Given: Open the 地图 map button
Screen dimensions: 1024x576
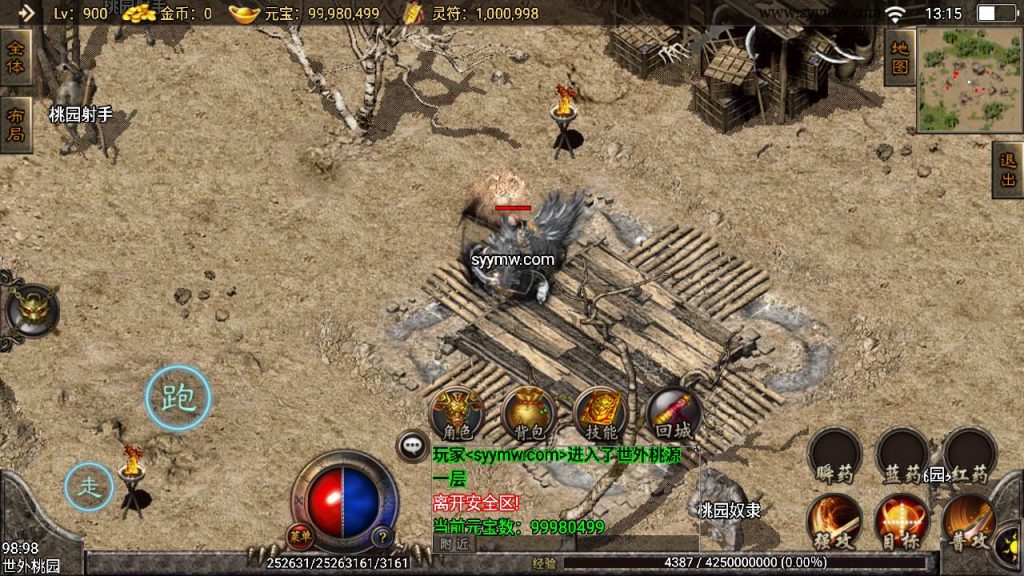Looking at the screenshot, I should pyautogui.click(x=900, y=57).
